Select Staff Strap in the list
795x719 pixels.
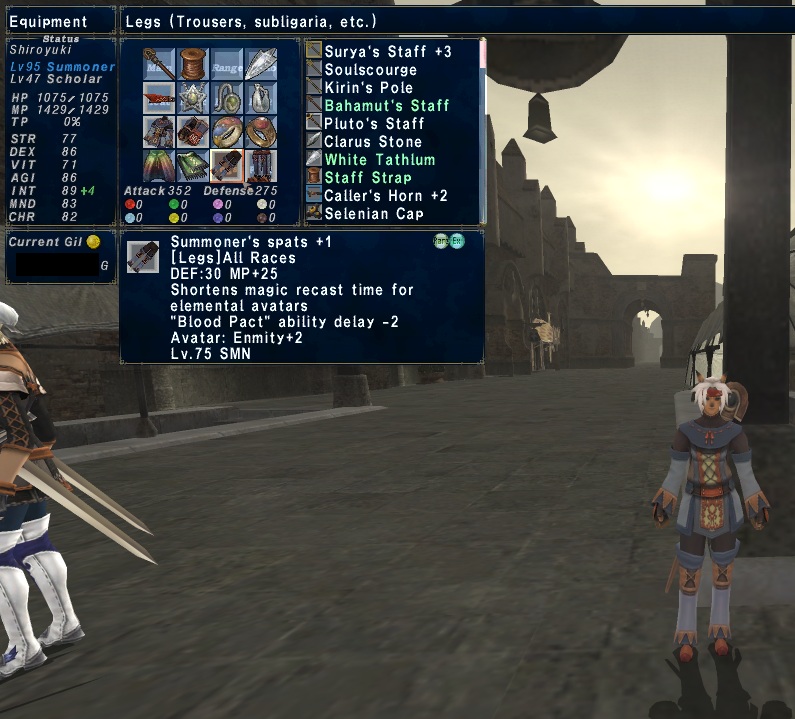click(x=367, y=177)
